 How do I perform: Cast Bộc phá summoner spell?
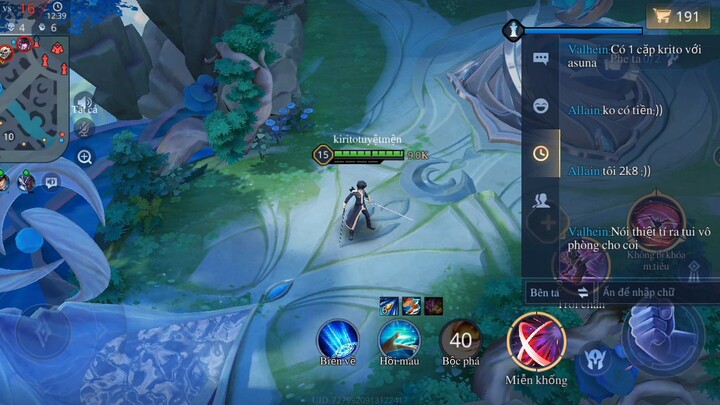tap(461, 340)
